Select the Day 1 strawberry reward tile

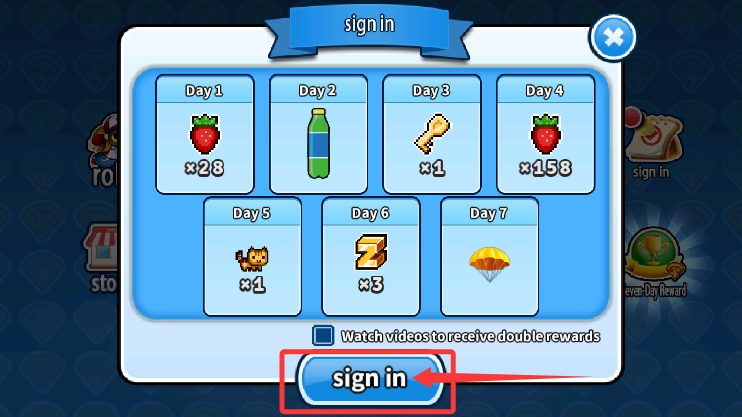[x=204, y=133]
